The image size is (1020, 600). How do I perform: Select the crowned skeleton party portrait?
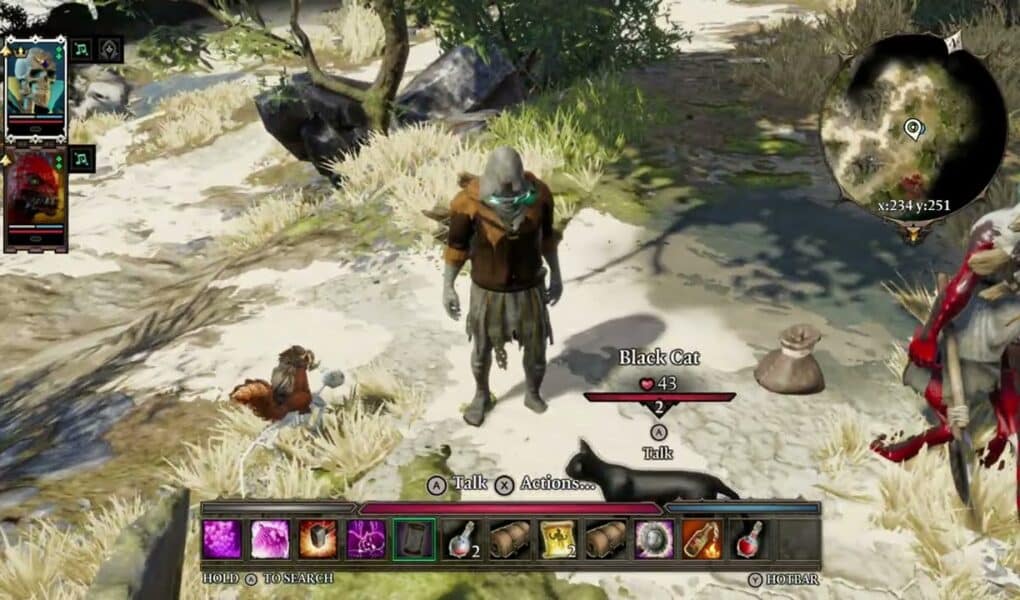point(35,88)
